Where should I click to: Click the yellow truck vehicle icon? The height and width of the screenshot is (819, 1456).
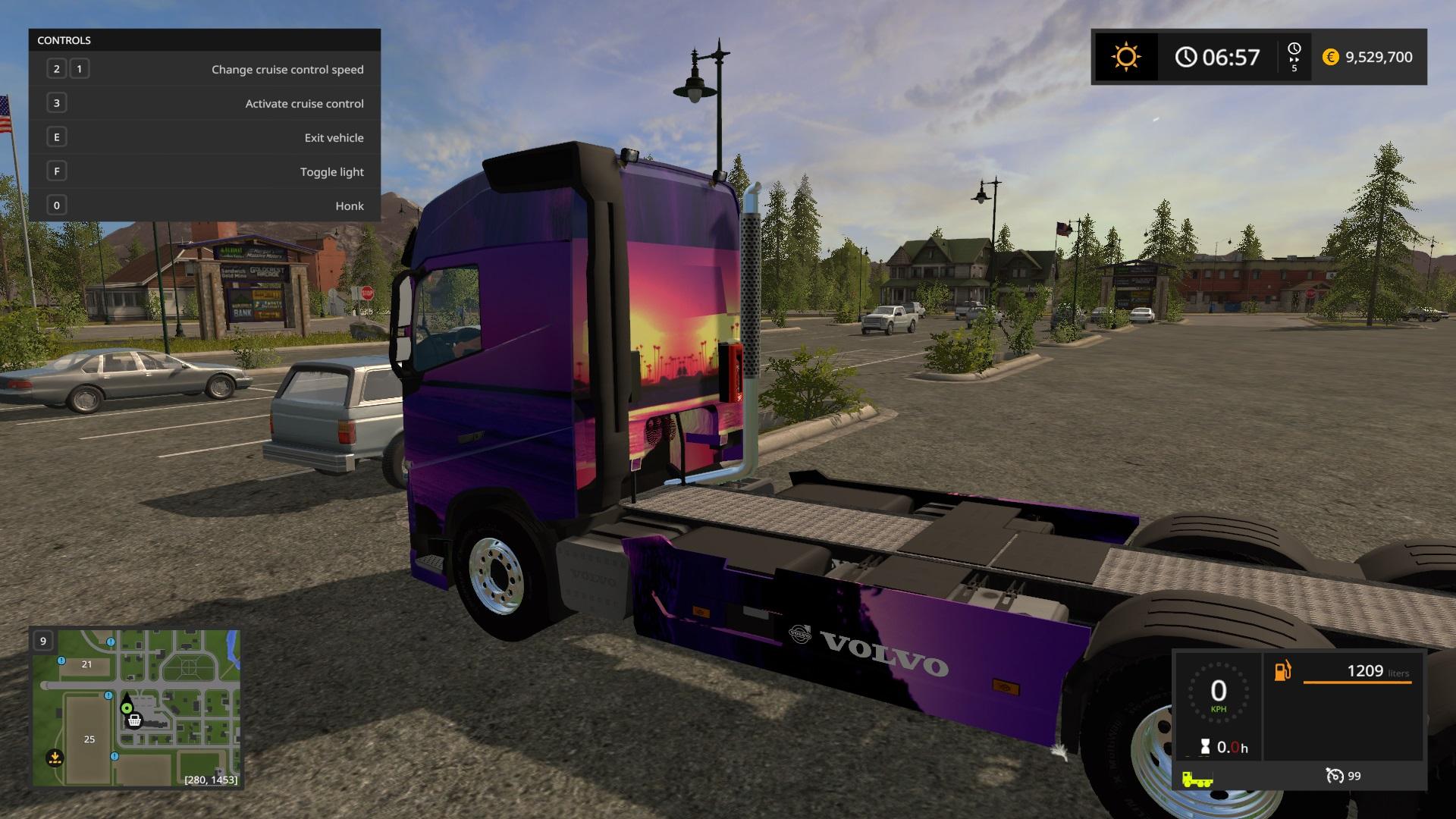point(1197,779)
